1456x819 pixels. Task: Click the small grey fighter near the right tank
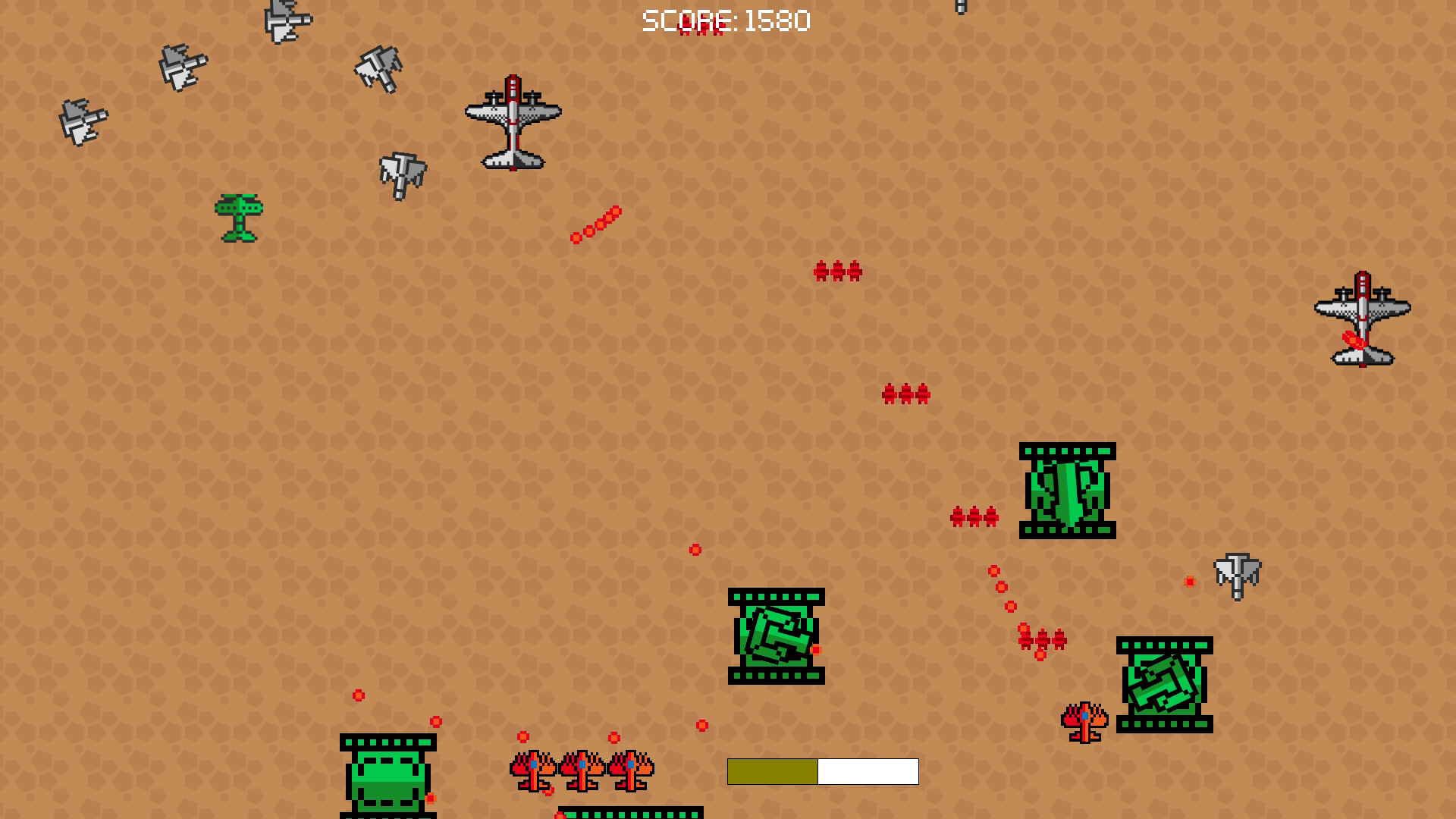point(1236,576)
